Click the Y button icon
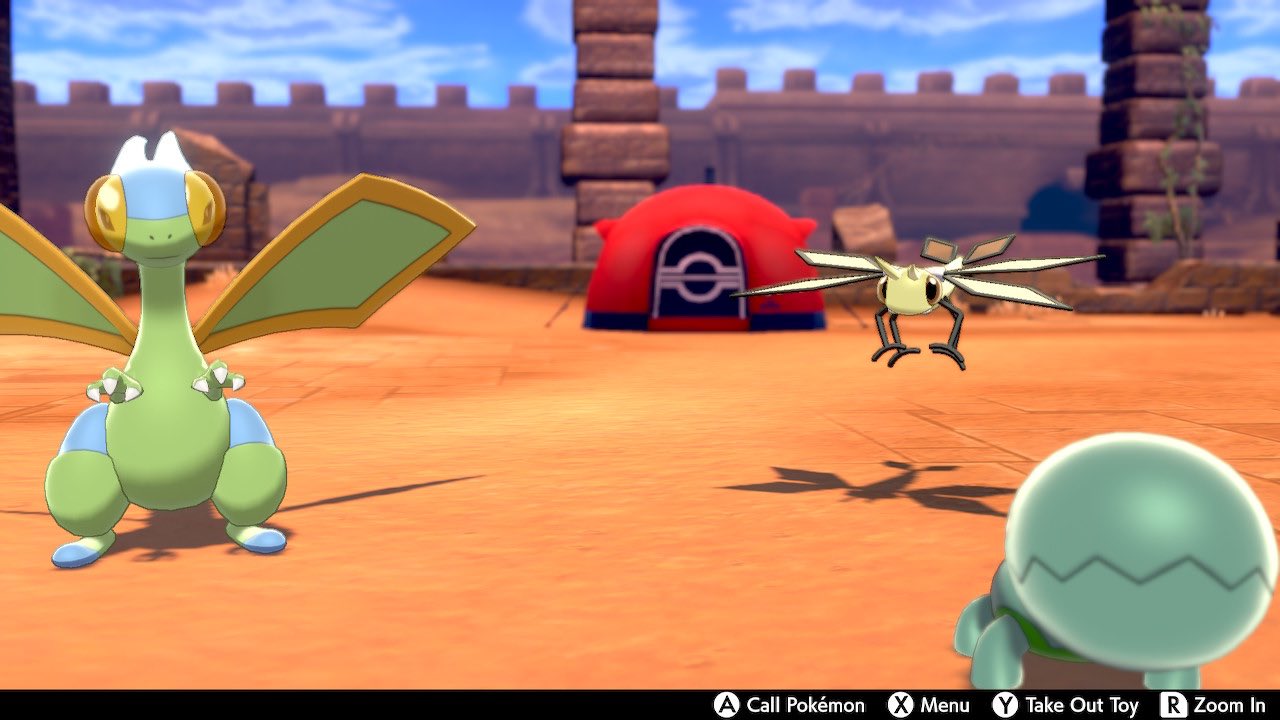1280x720 pixels. (1004, 704)
